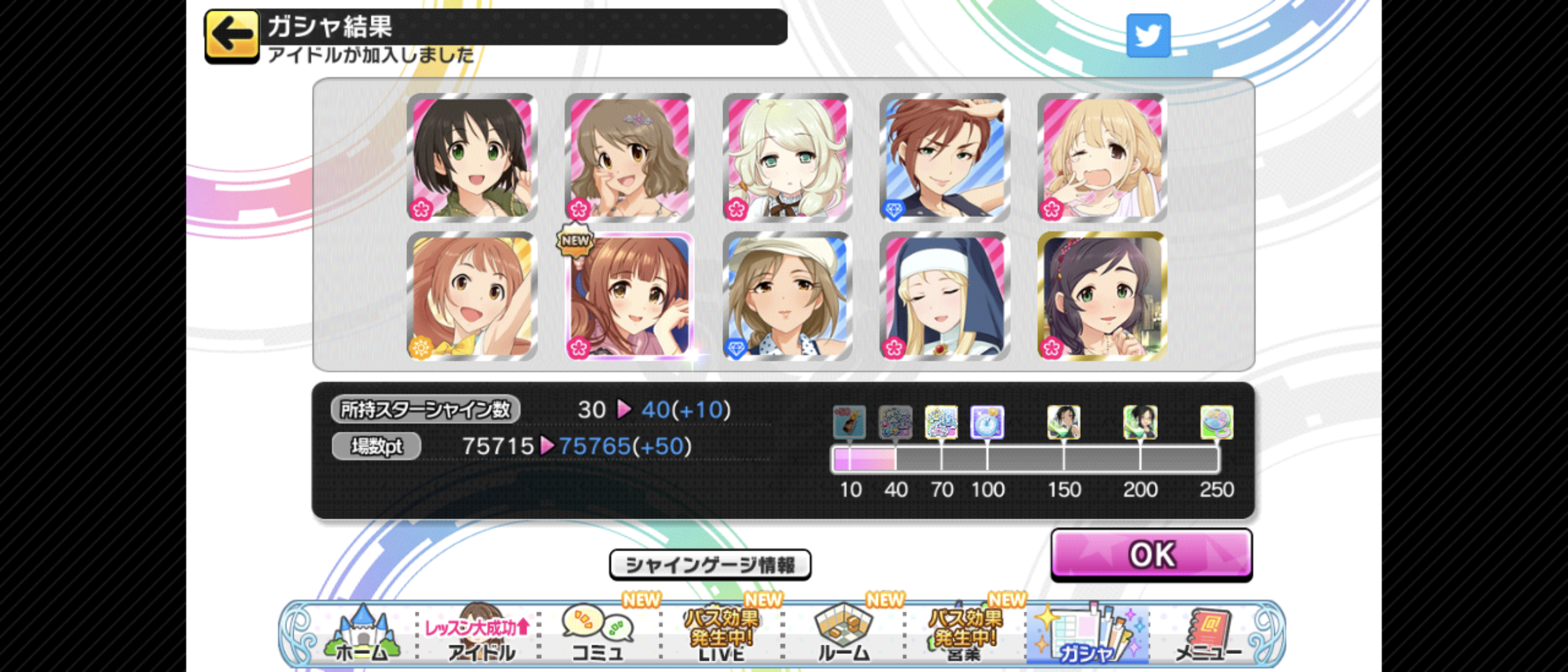Confirm results with the pink OK button

point(1151,554)
